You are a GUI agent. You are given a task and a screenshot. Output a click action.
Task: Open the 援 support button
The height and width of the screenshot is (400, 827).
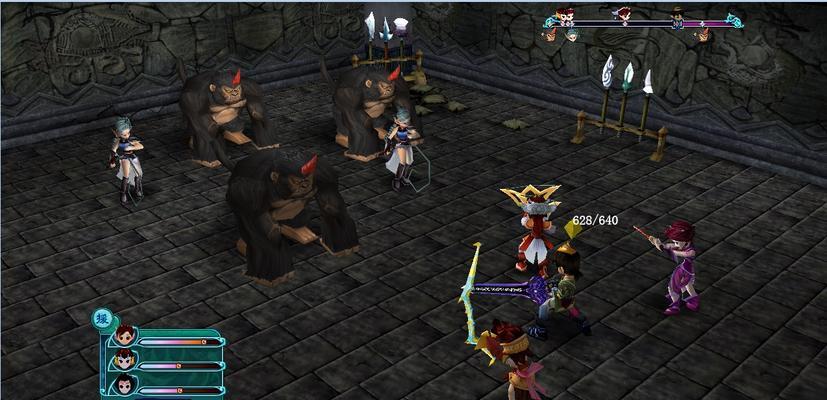[x=102, y=319]
